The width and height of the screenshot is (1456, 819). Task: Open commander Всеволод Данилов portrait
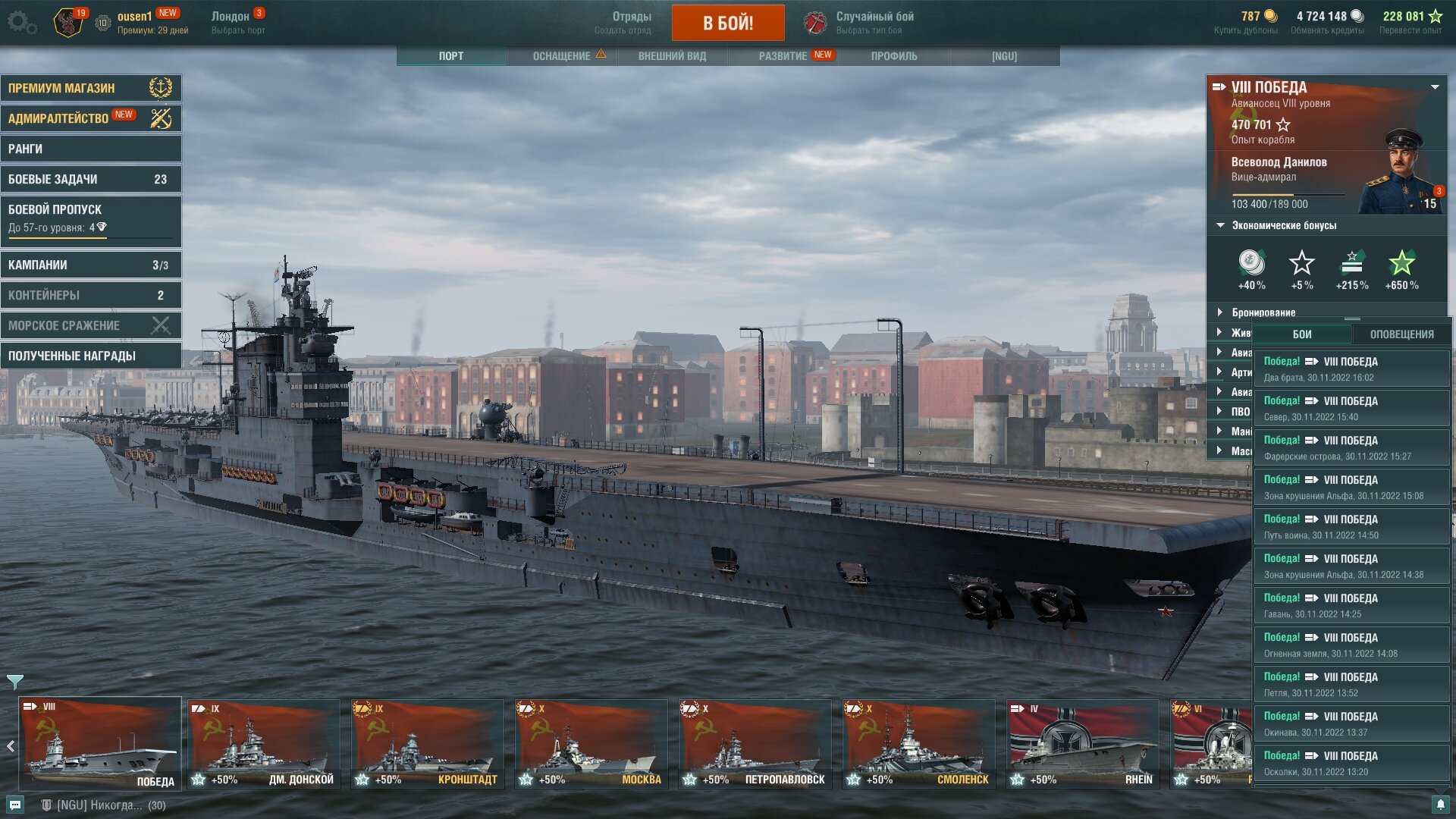[x=1401, y=173]
